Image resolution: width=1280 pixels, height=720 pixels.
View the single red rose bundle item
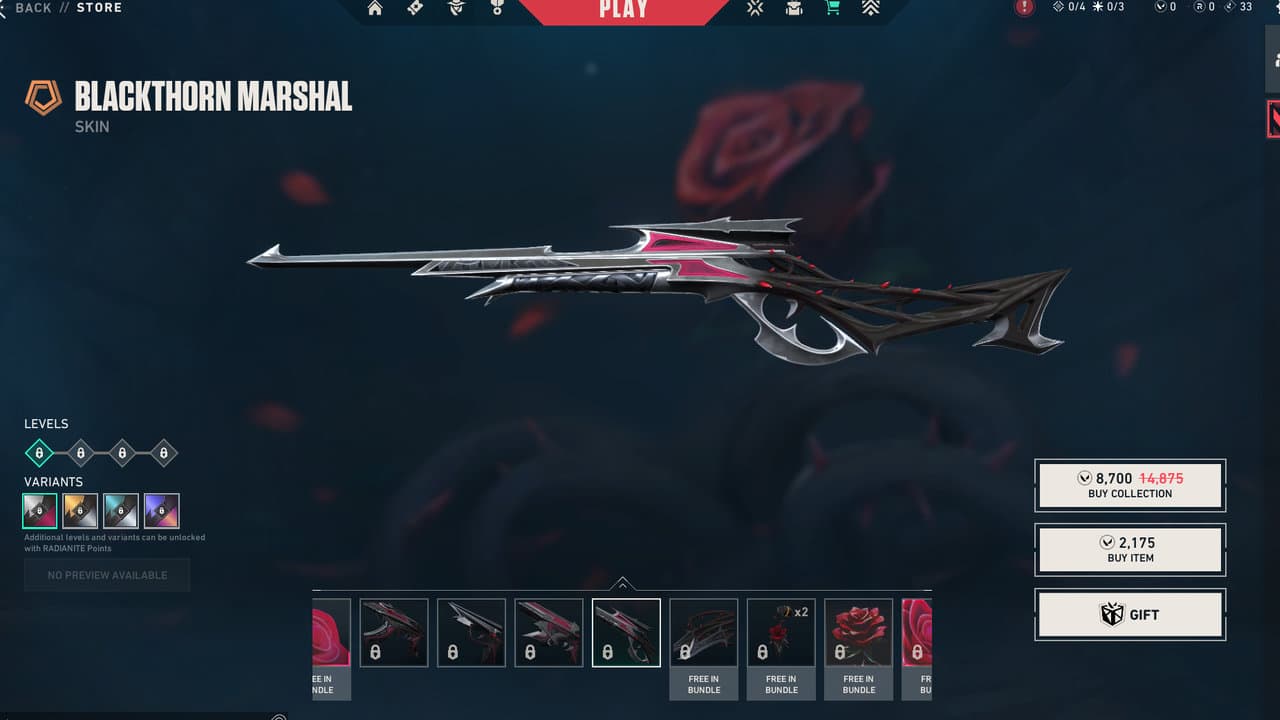(858, 632)
